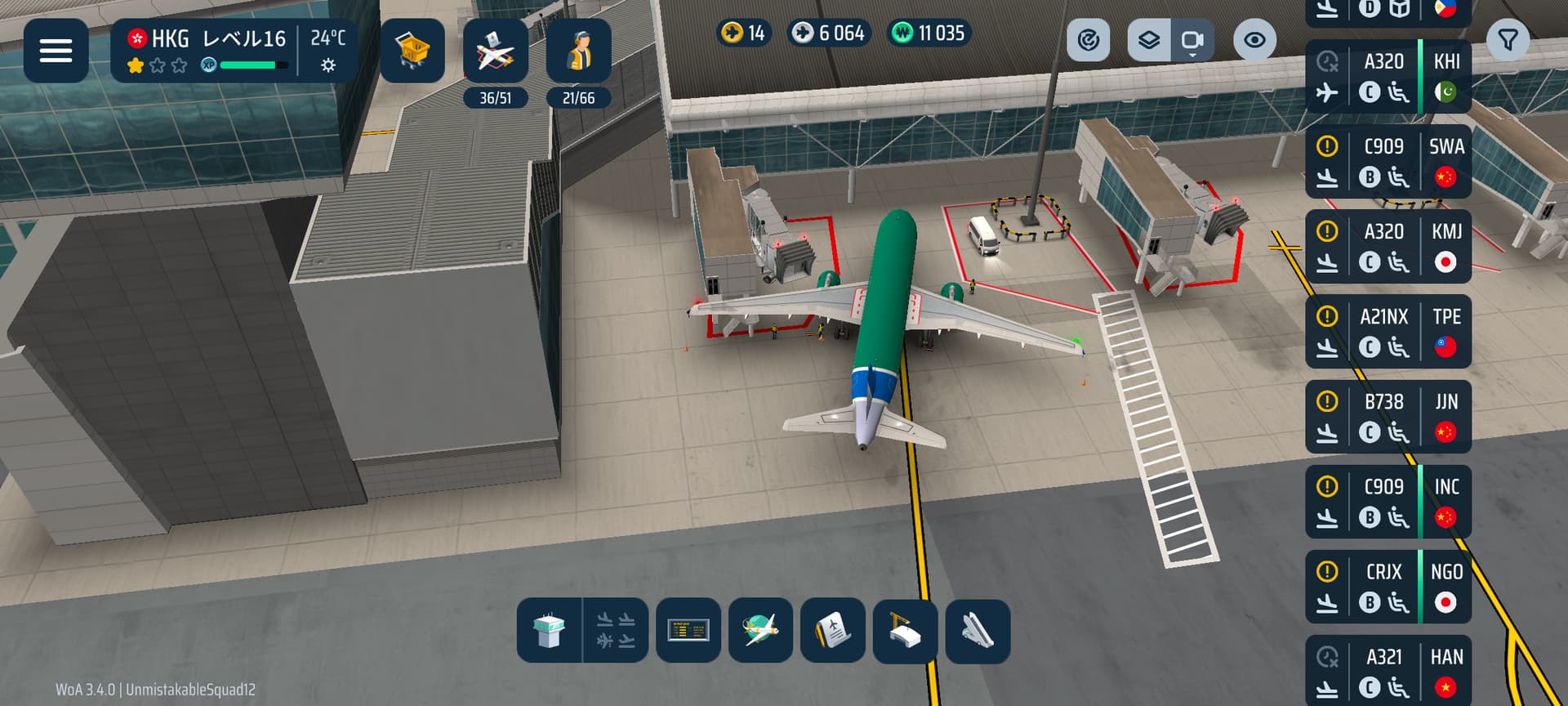
Task: Select the B738 flight from JJN
Action: pyautogui.click(x=1388, y=417)
